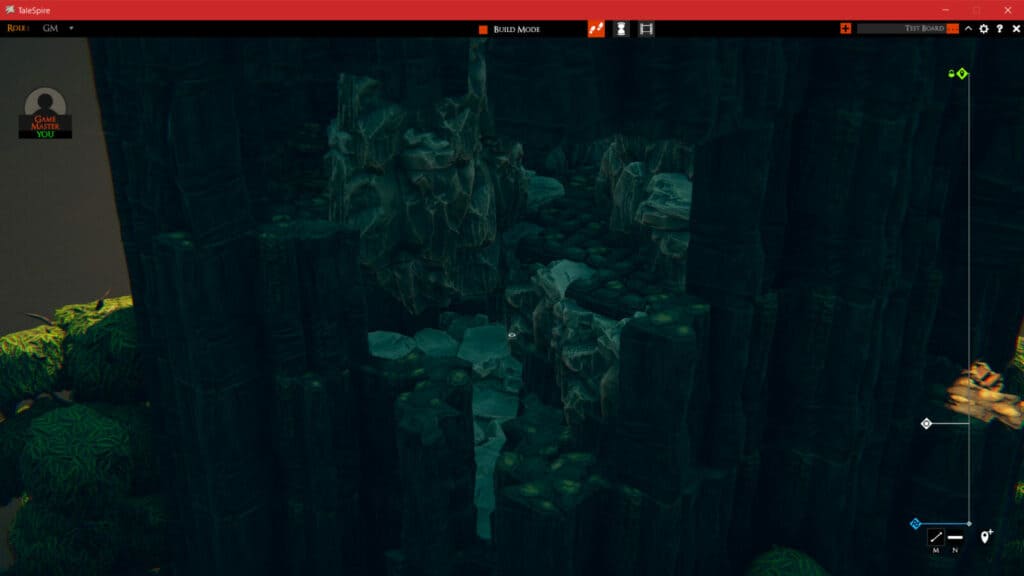1024x576 pixels.
Task: Collapse the top bar with the caret arrow
Action: pyautogui.click(x=968, y=28)
